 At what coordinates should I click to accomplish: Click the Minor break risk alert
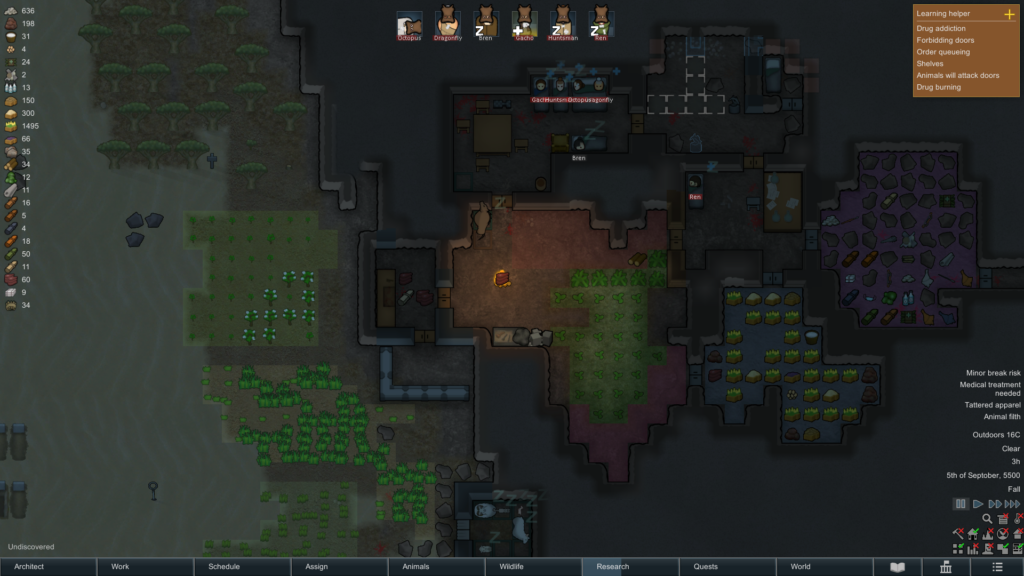992,372
